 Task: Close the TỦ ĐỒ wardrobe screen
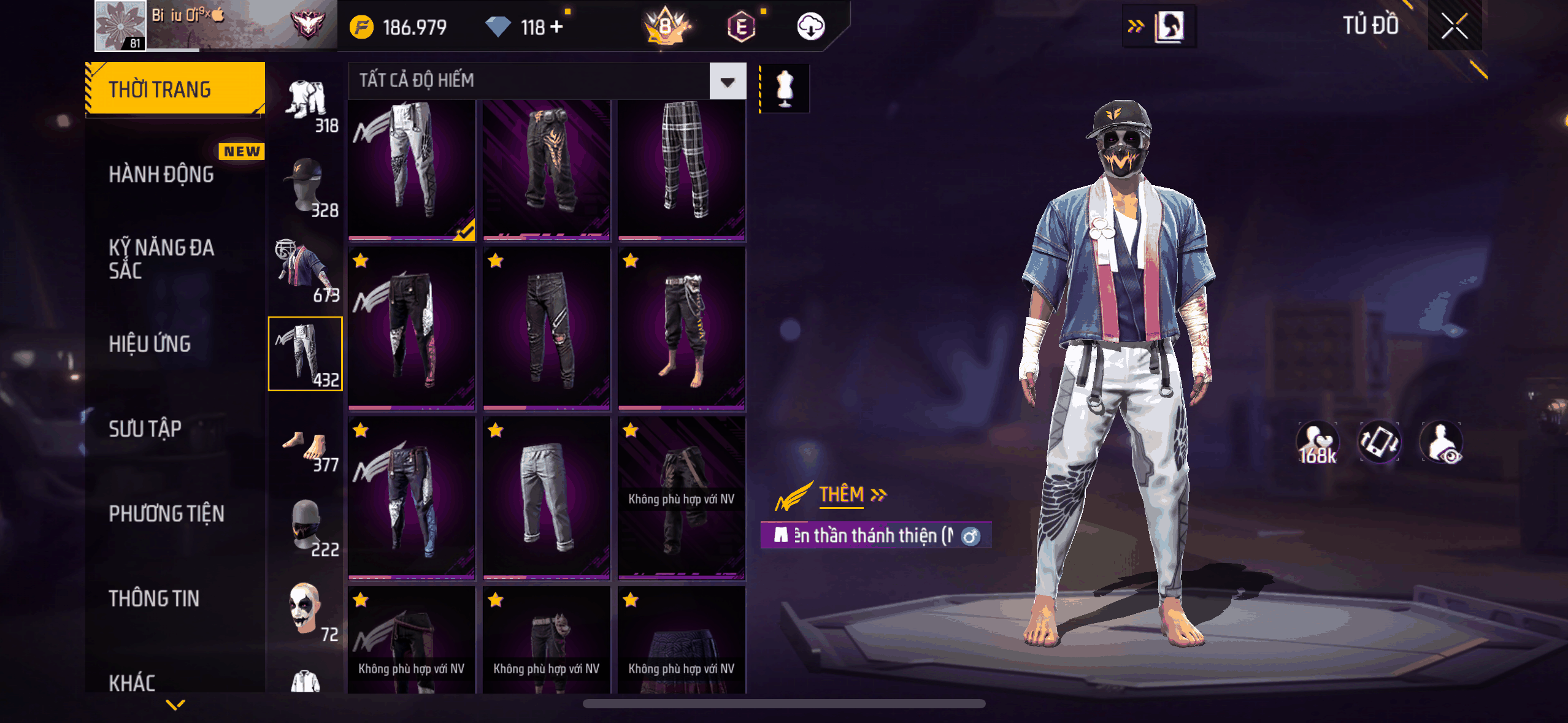(x=1454, y=26)
